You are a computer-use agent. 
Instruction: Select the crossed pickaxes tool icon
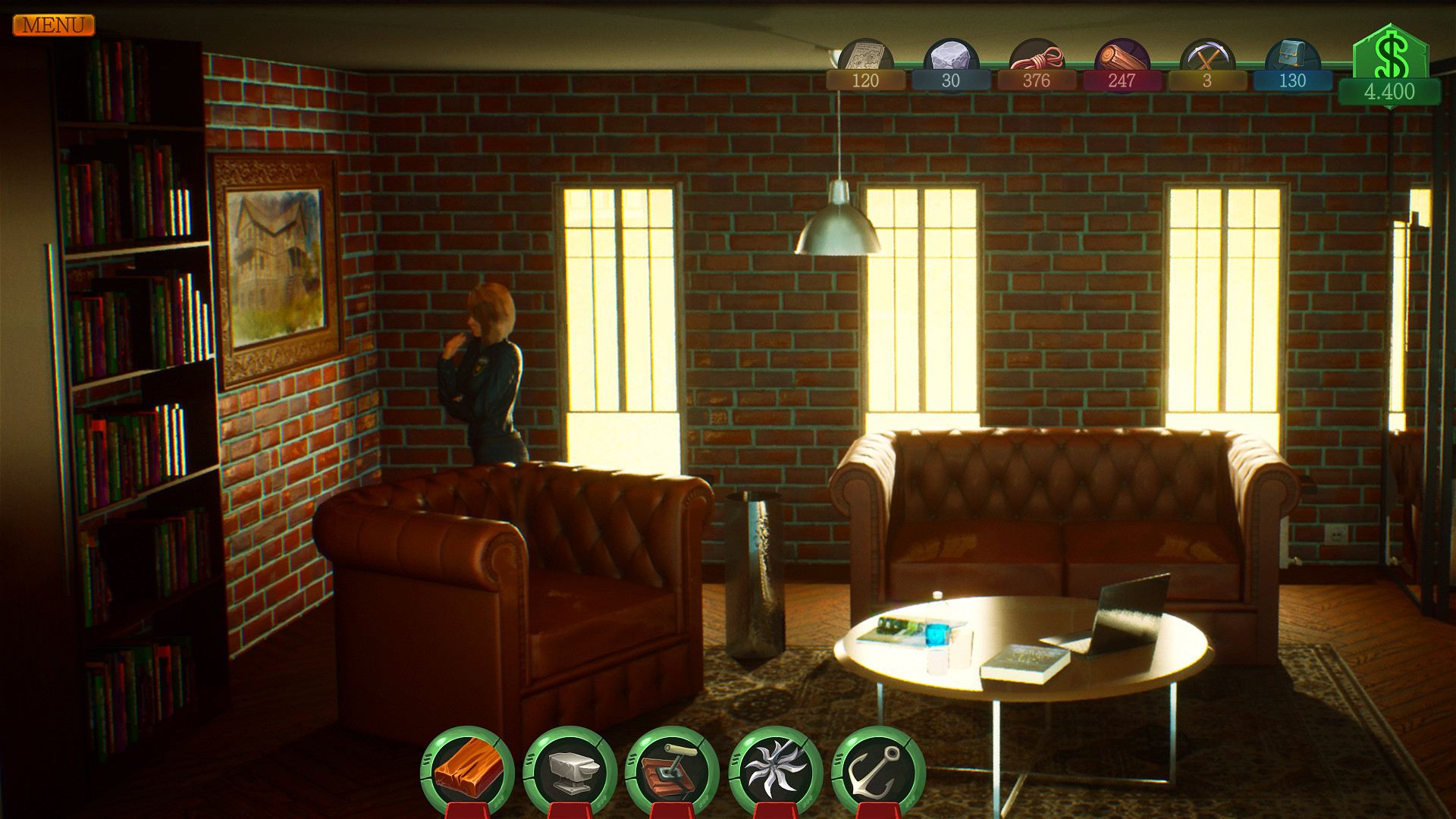[x=1206, y=55]
